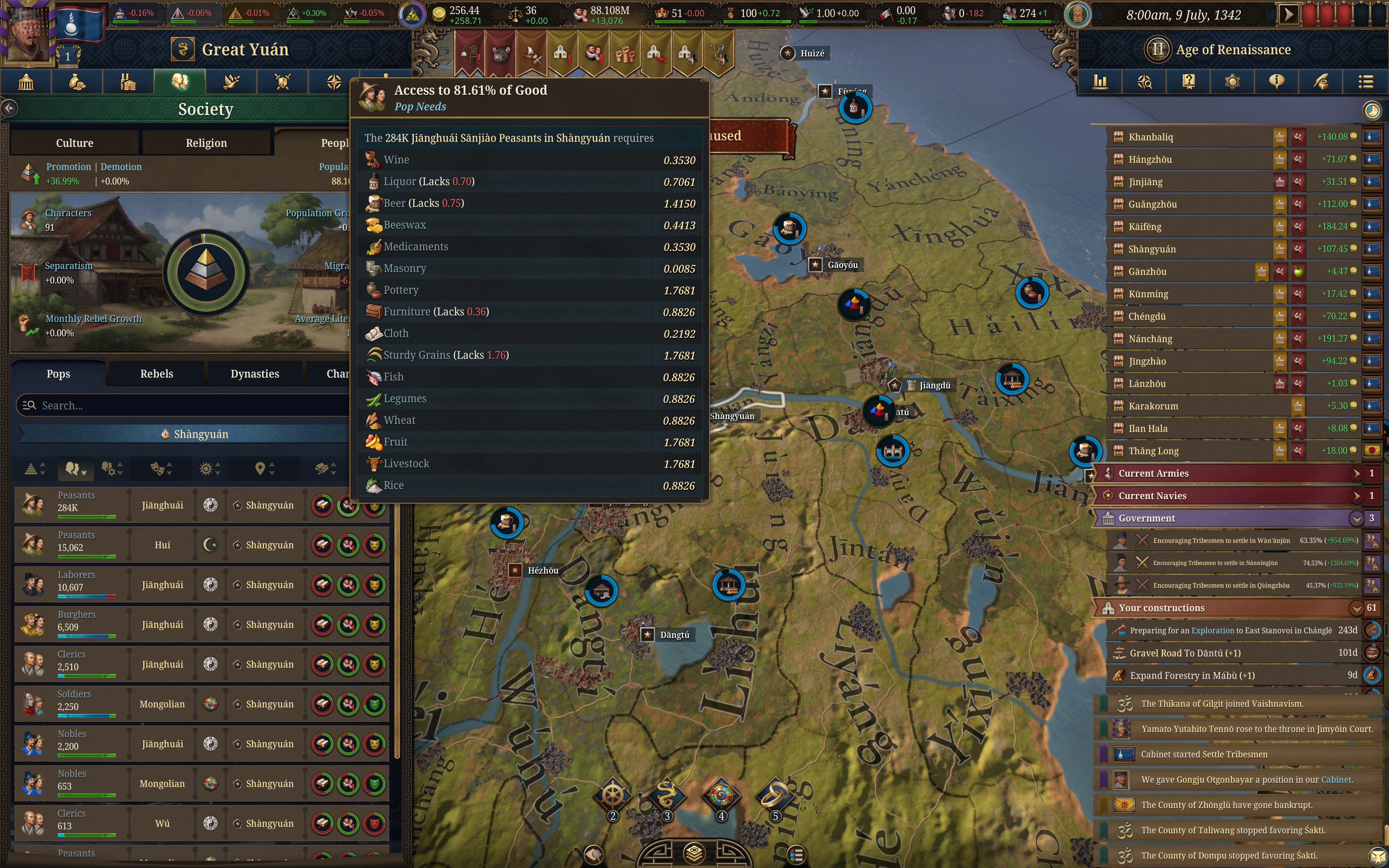Open the Rebels tab

point(156,374)
